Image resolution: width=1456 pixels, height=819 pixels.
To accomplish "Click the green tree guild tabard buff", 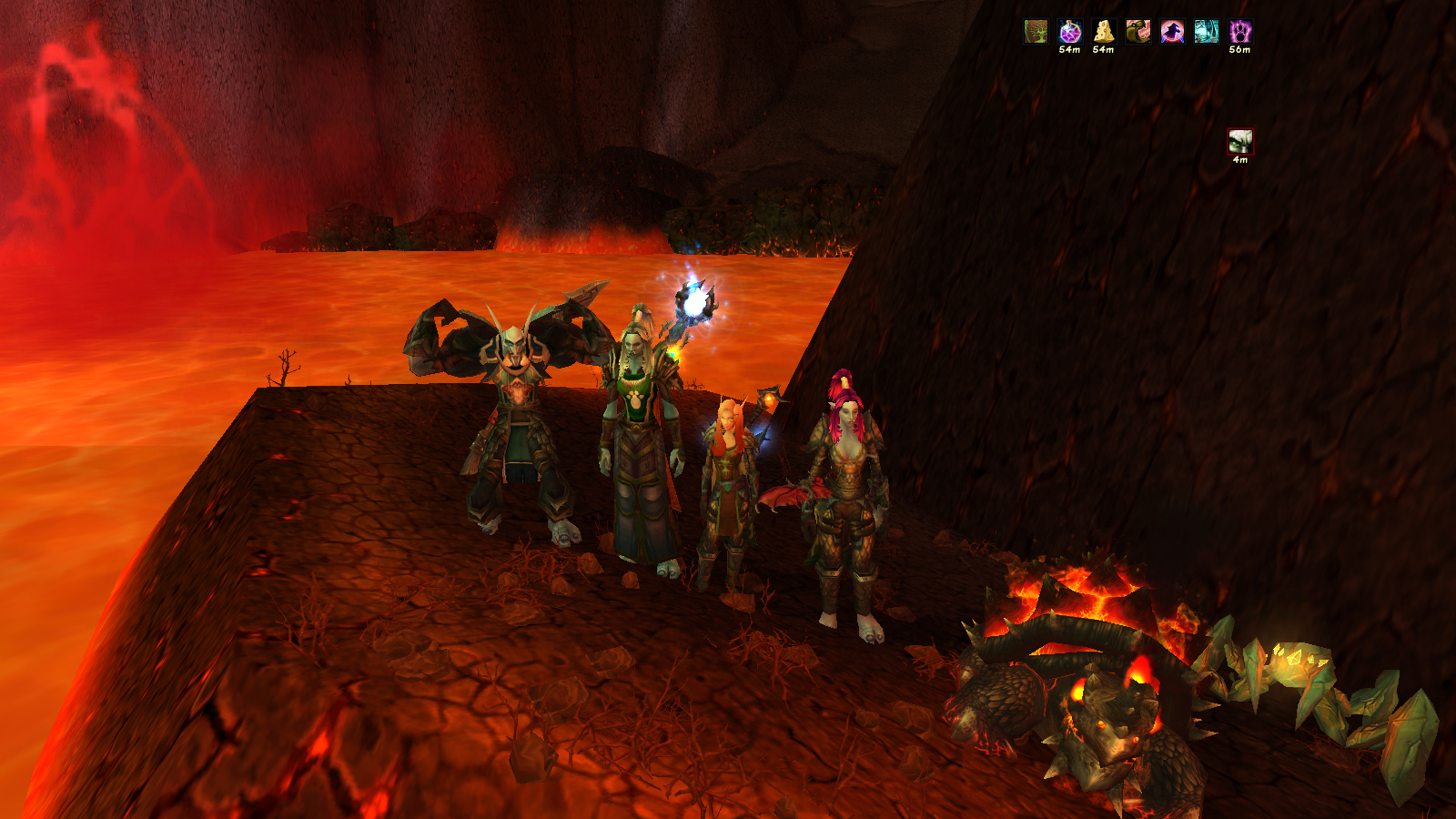I will point(1036,32).
